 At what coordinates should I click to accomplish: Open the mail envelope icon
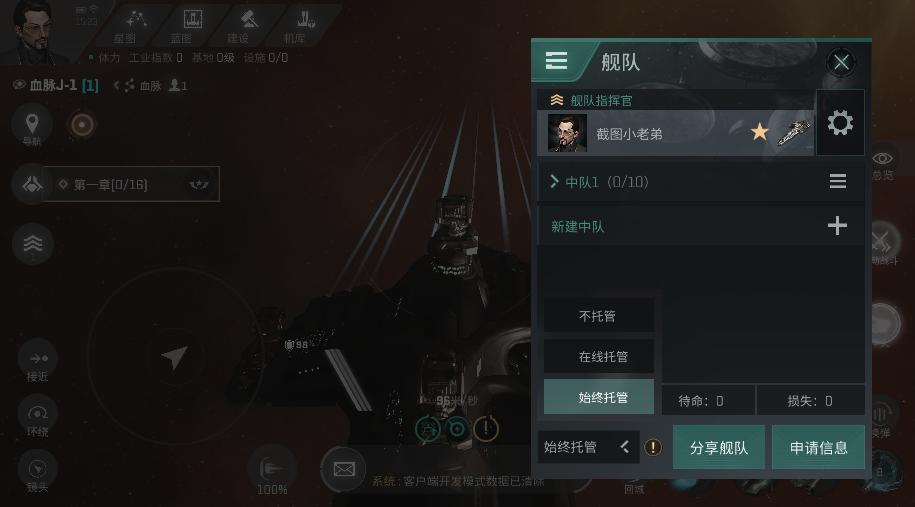click(344, 468)
